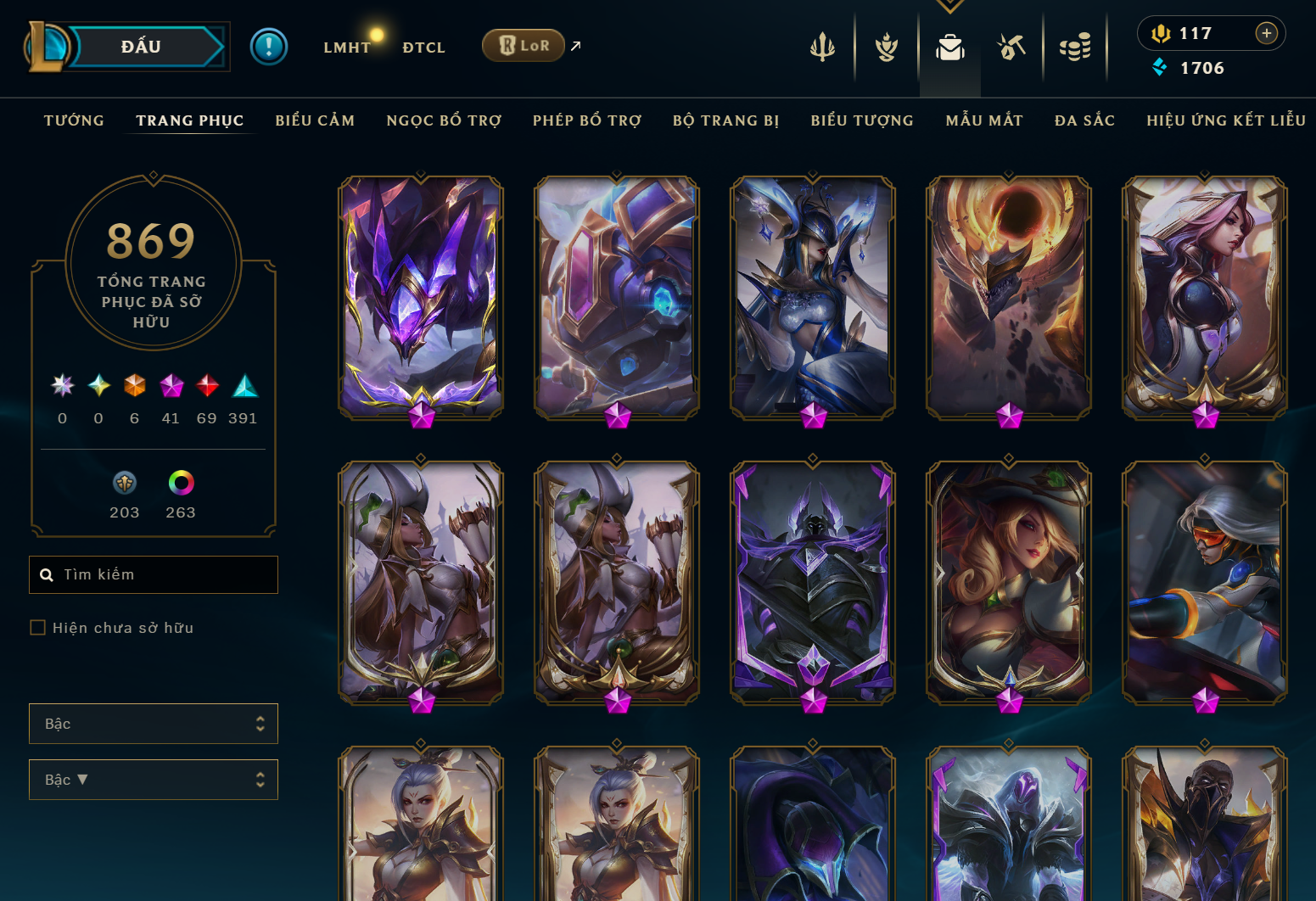This screenshot has height=901, width=1316.
Task: Open the collection backpack icon
Action: pyautogui.click(x=949, y=48)
